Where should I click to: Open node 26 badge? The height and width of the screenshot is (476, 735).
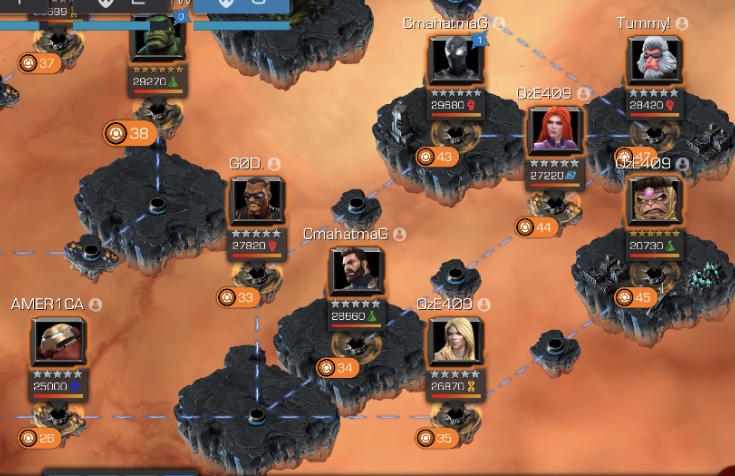pos(38,438)
